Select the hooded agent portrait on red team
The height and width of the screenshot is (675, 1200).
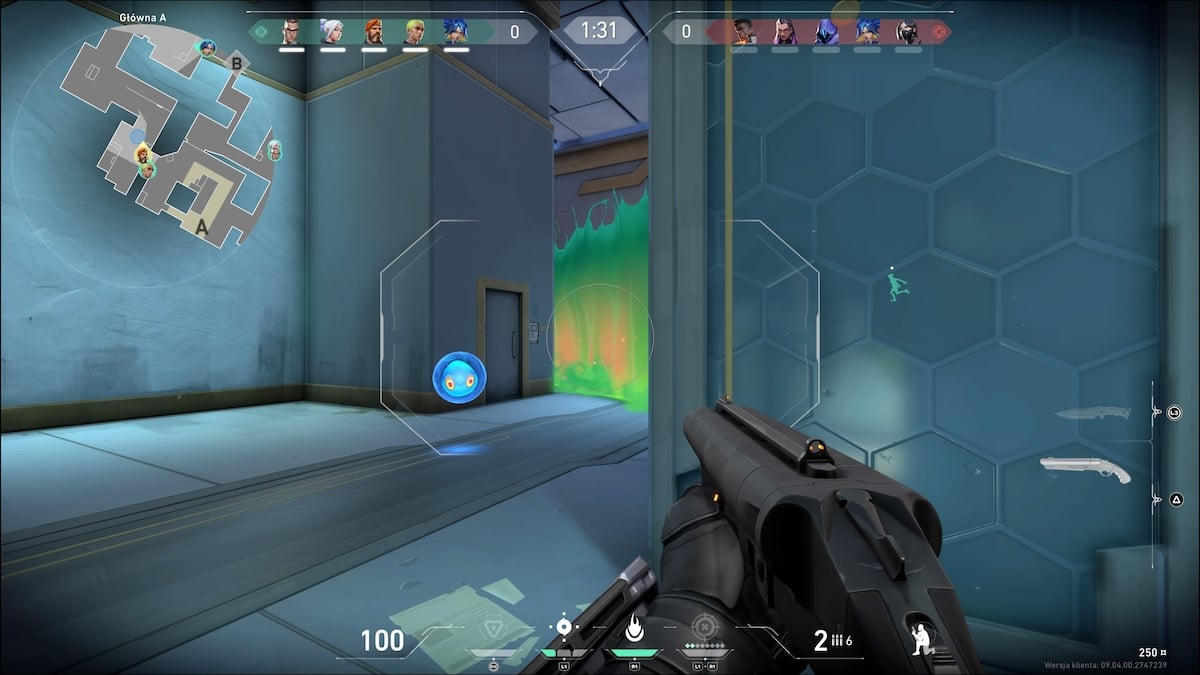tap(826, 32)
